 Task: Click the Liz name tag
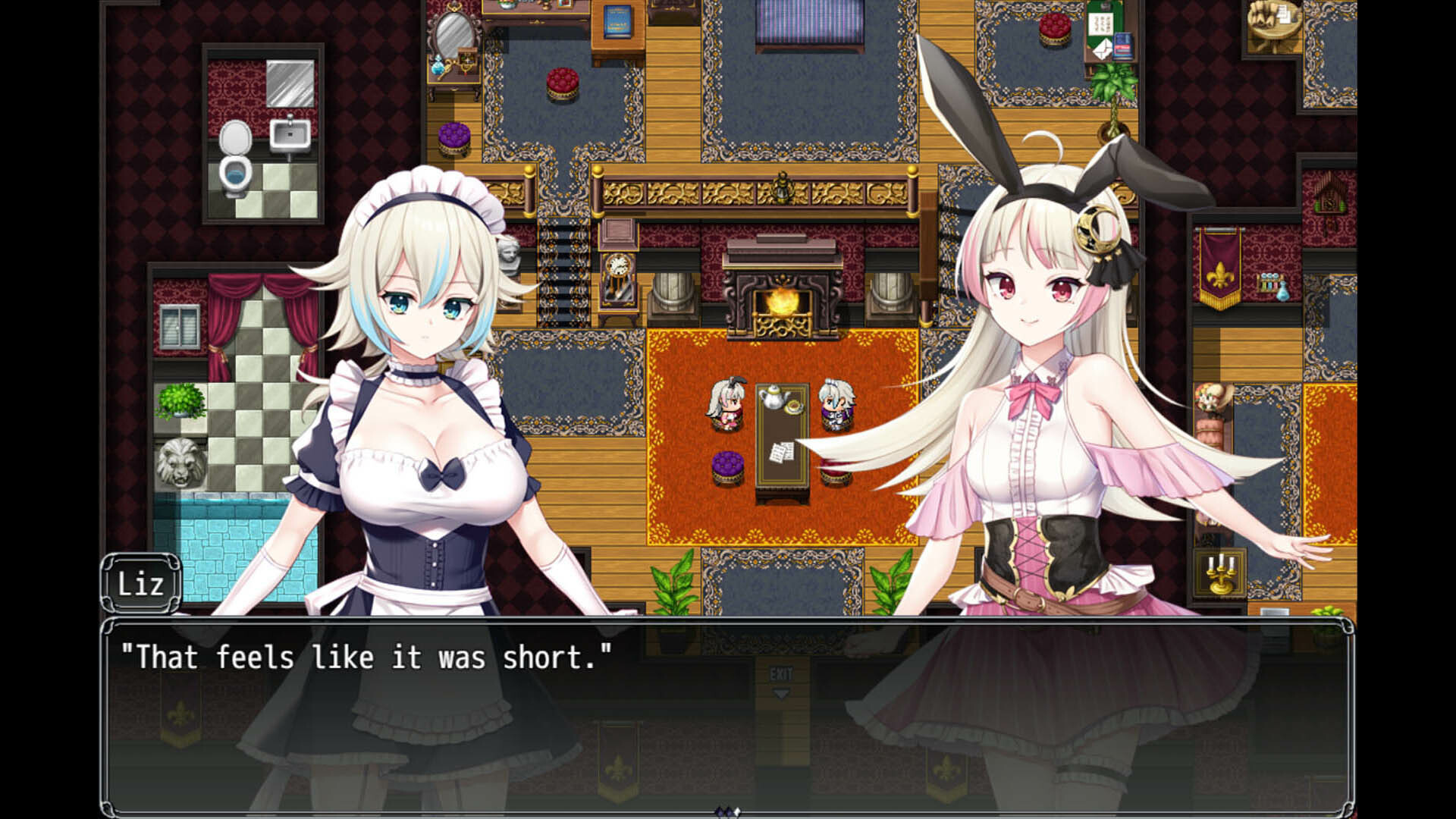[x=141, y=582]
